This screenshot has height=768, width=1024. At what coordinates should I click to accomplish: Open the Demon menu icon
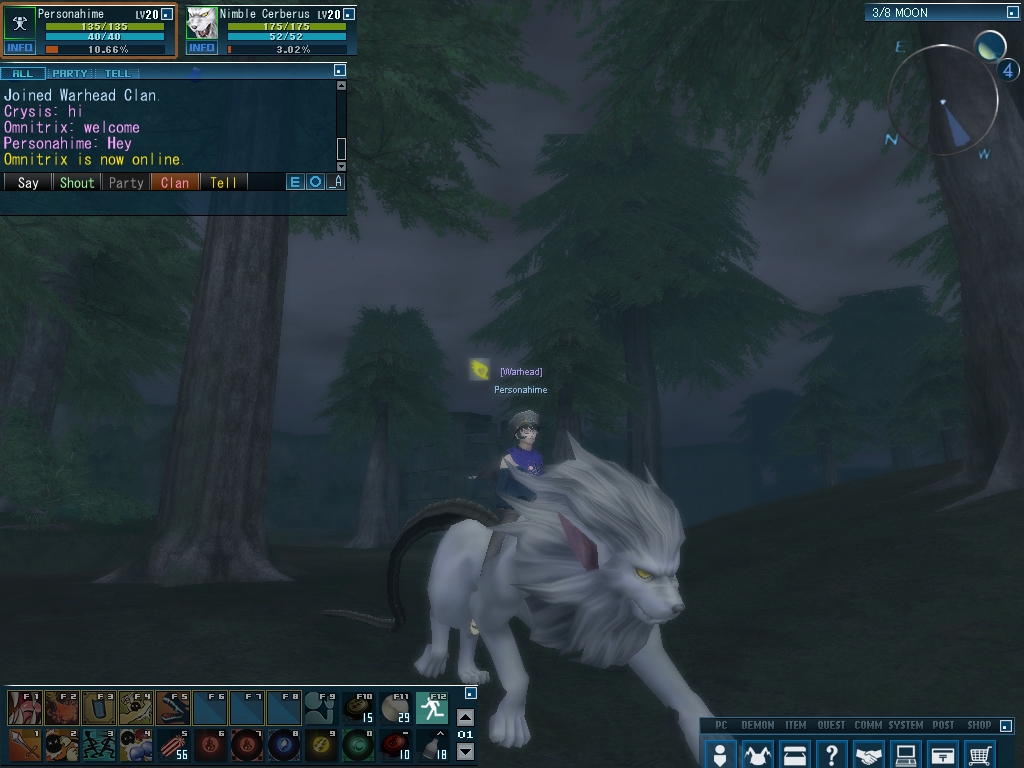(757, 754)
